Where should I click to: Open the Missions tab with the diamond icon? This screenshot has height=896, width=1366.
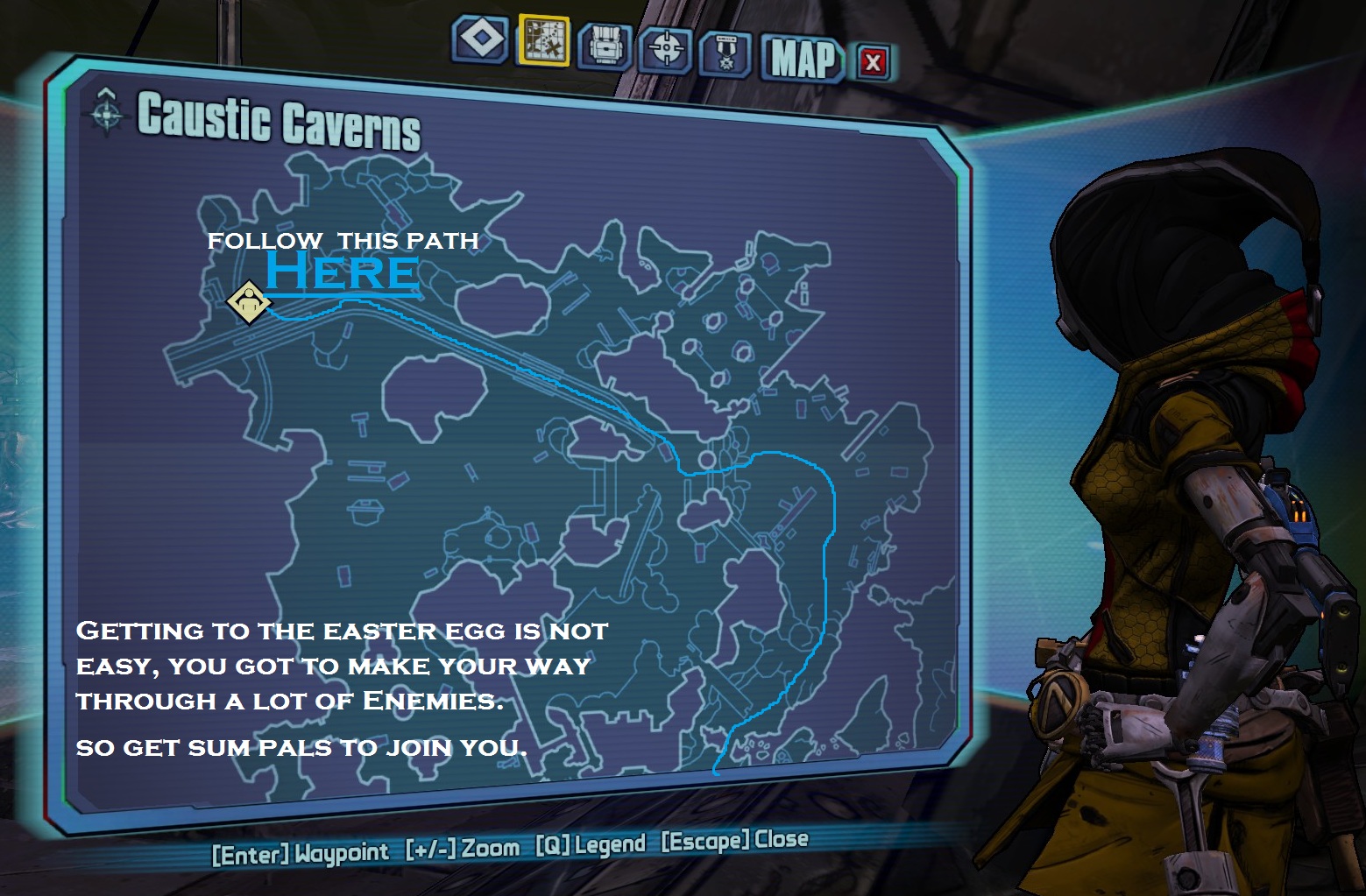click(480, 40)
